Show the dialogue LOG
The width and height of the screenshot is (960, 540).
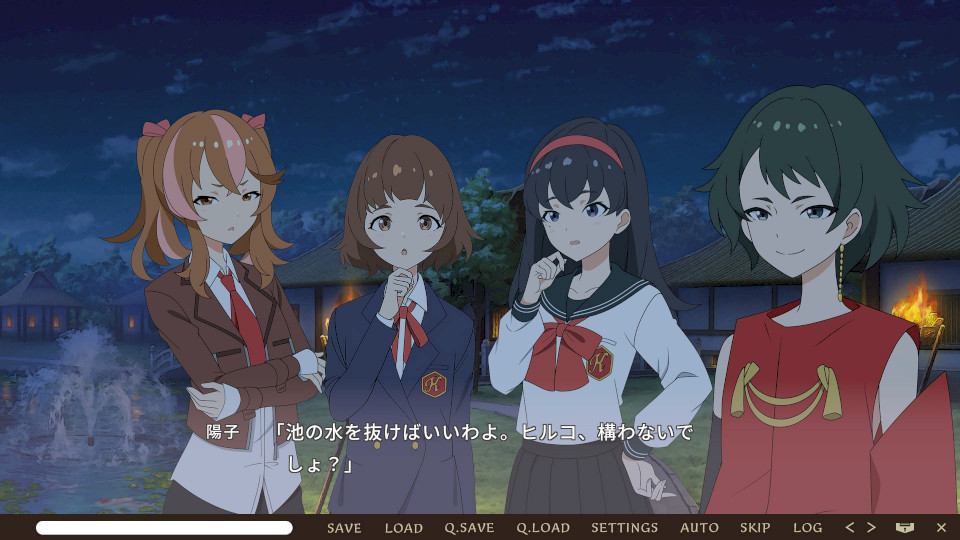pyautogui.click(x=807, y=527)
